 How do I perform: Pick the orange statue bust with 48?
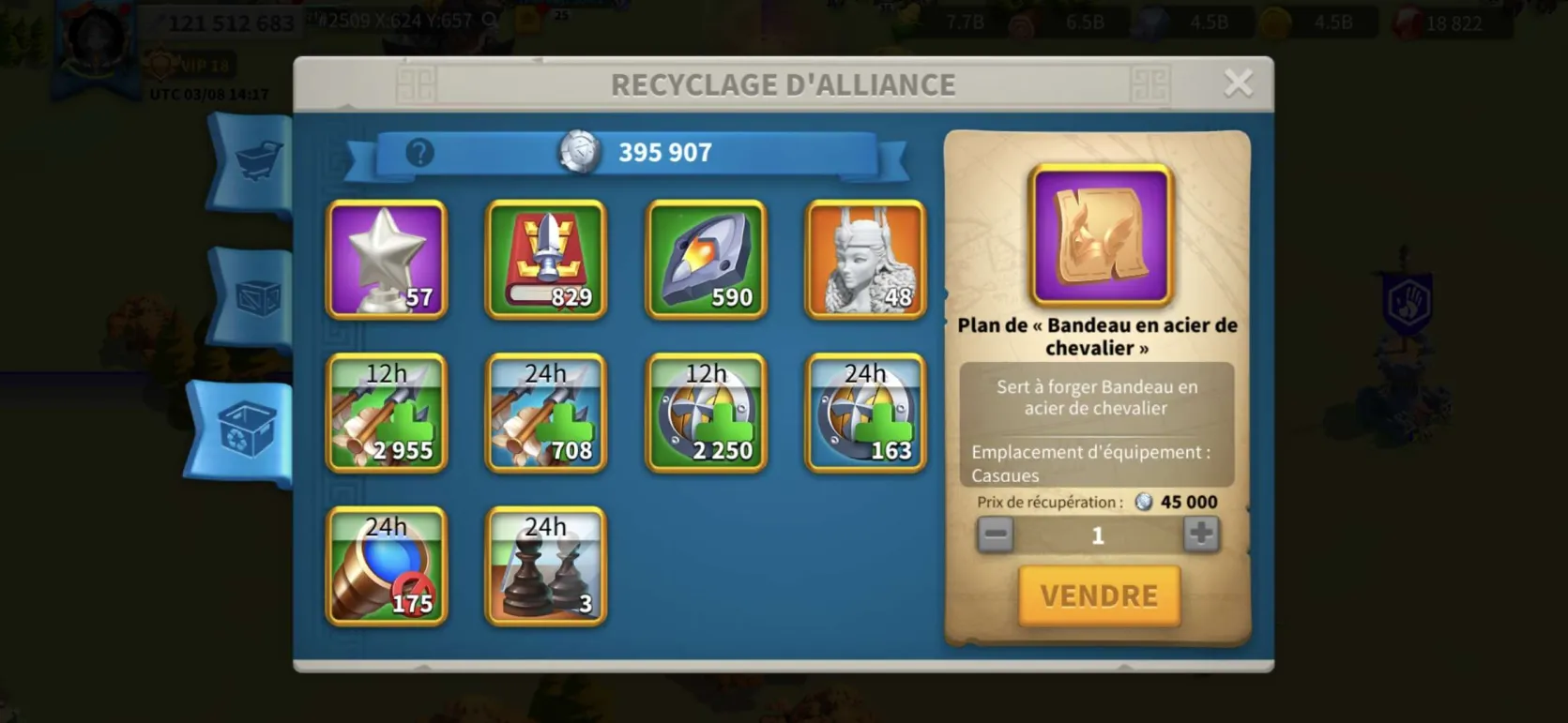[865, 260]
